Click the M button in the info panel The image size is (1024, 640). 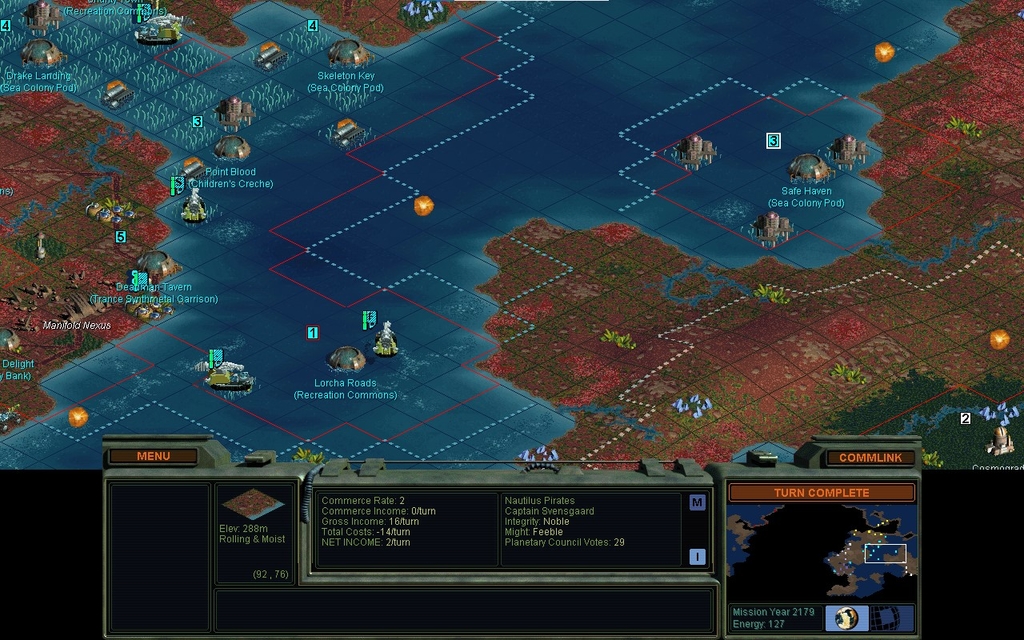click(697, 502)
